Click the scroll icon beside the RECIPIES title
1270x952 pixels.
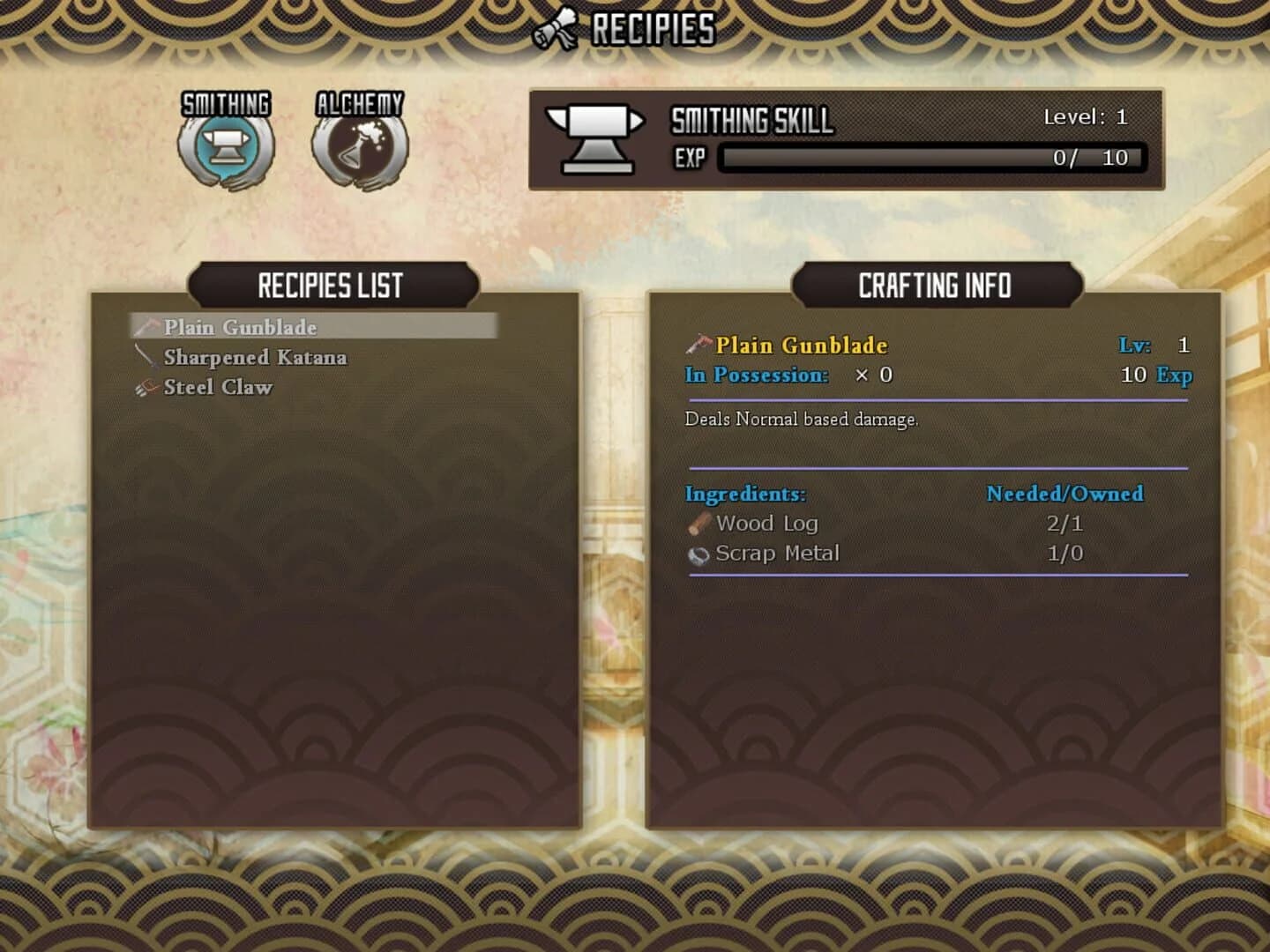point(556,26)
